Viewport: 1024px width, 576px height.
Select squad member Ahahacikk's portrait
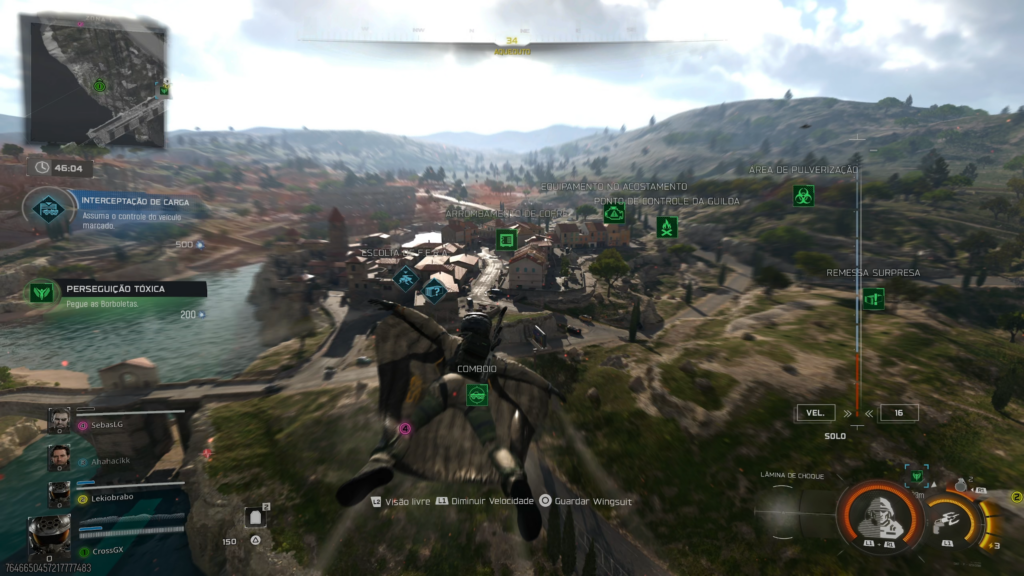(x=59, y=457)
